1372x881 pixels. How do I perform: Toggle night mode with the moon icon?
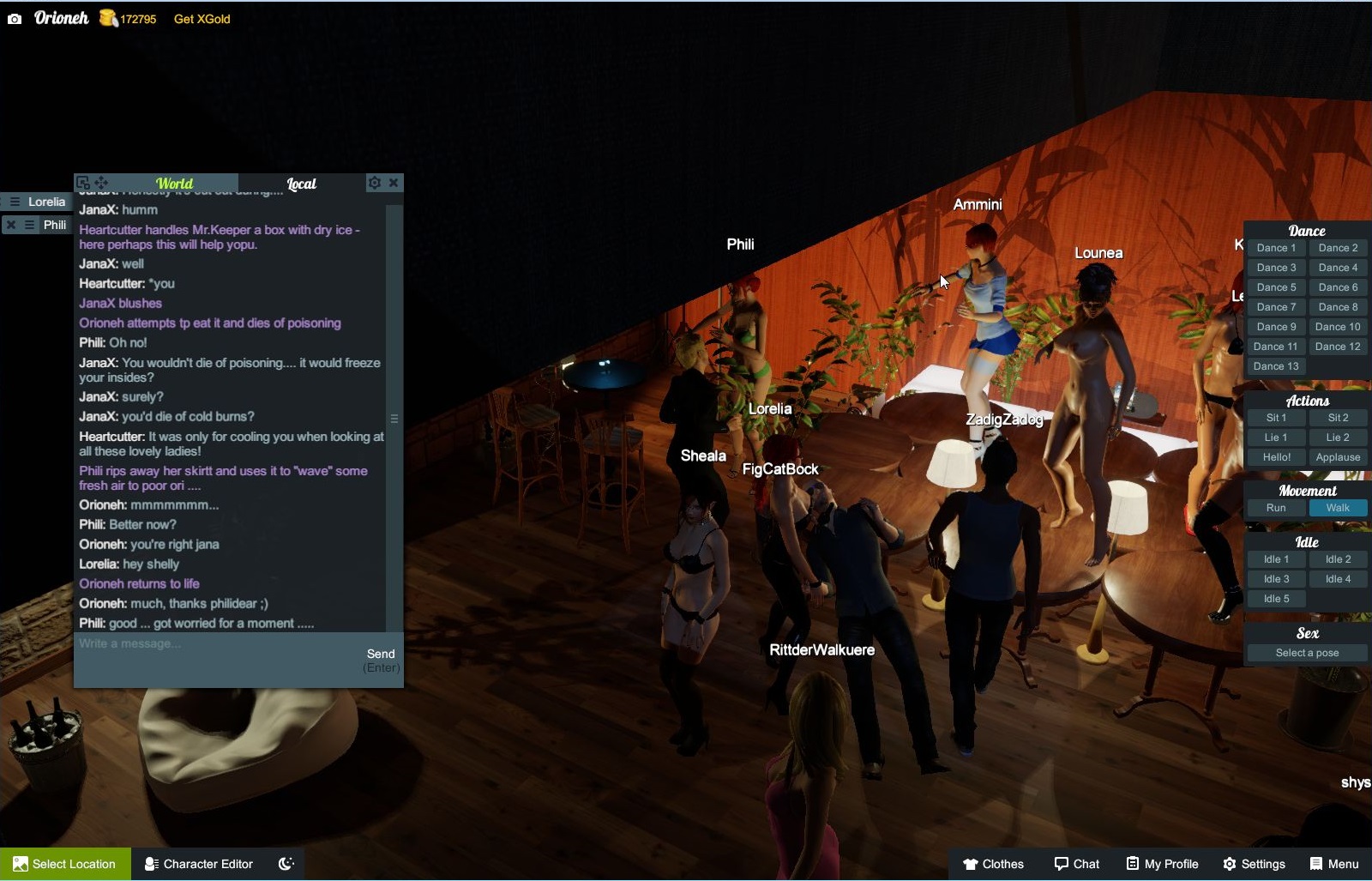(286, 863)
